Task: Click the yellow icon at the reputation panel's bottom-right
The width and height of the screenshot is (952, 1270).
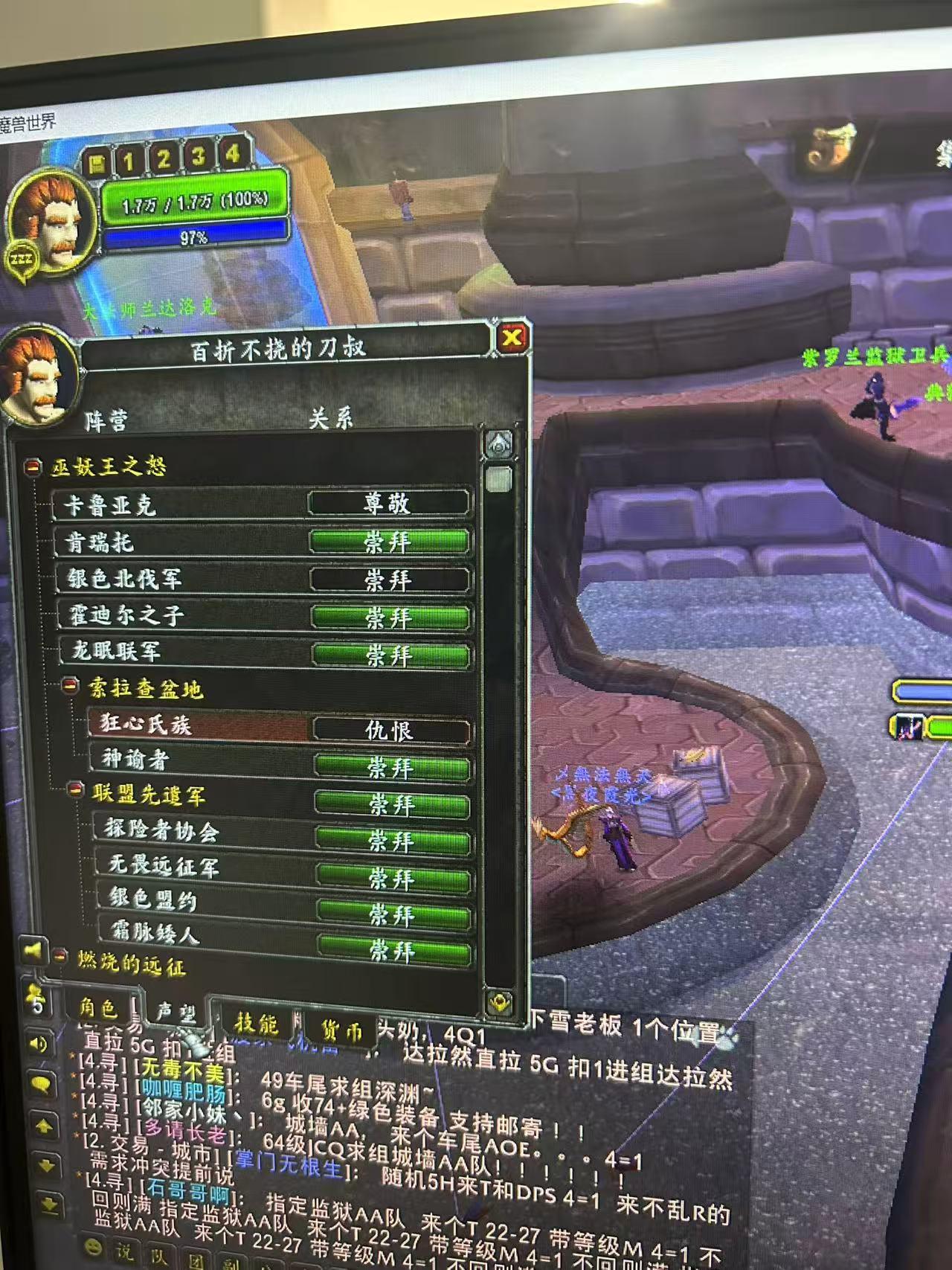Action: [x=498, y=1001]
